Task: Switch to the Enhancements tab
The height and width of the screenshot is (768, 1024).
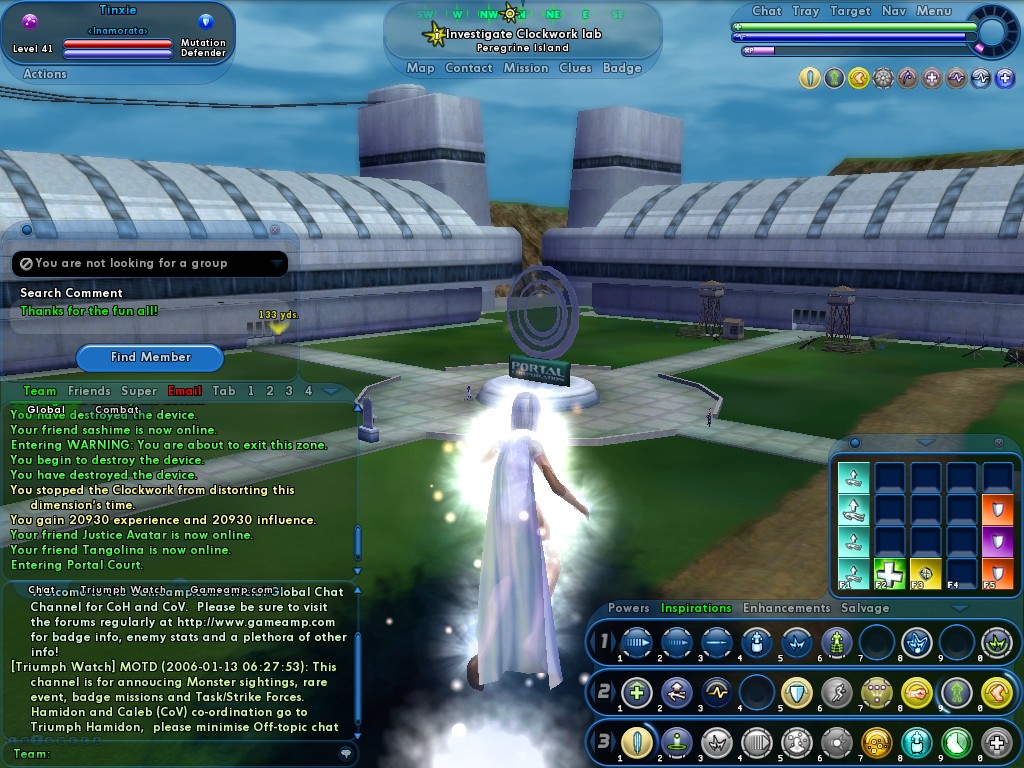Action: click(787, 608)
